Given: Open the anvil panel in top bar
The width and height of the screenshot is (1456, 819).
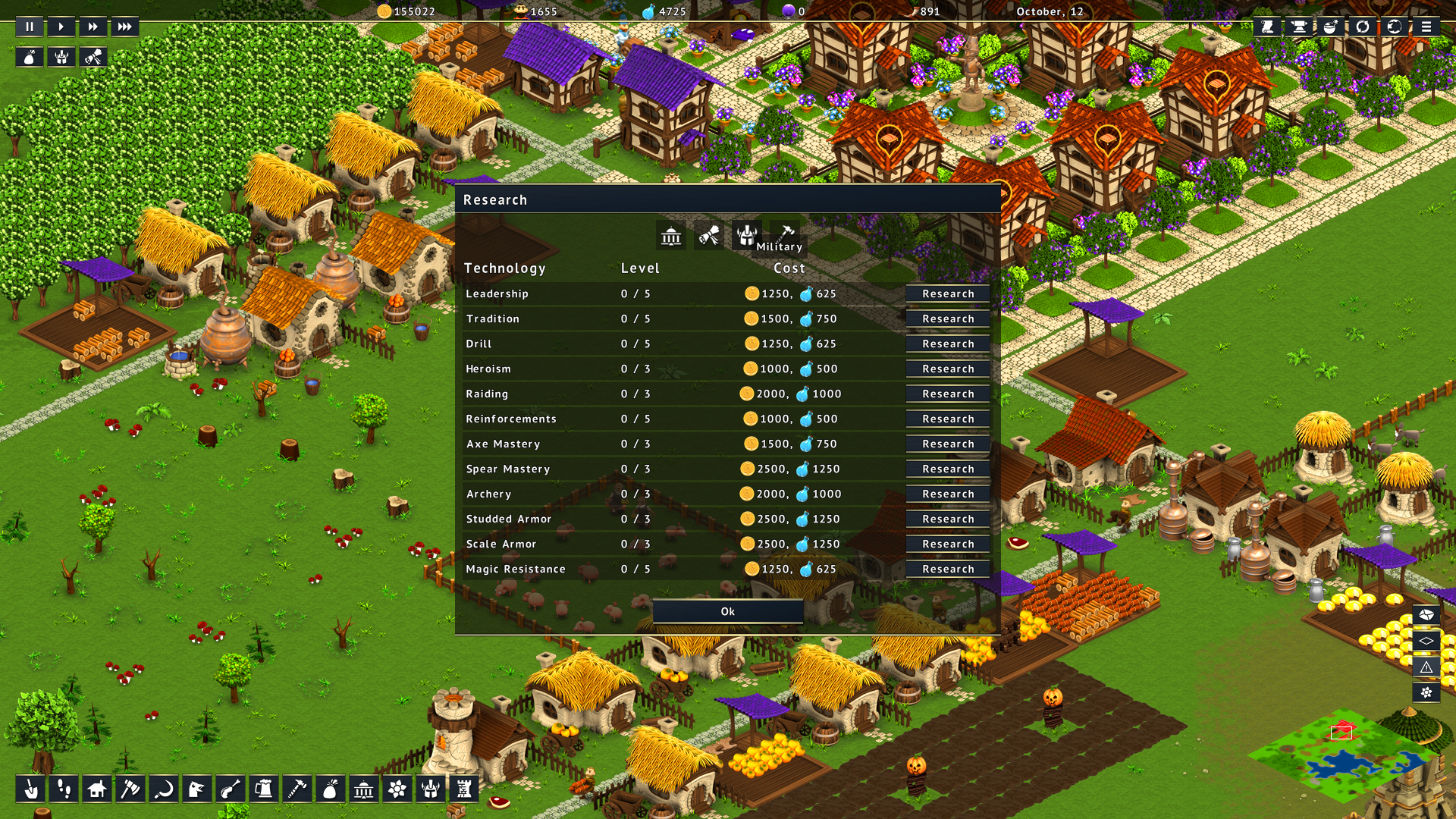Looking at the screenshot, I should (1299, 27).
